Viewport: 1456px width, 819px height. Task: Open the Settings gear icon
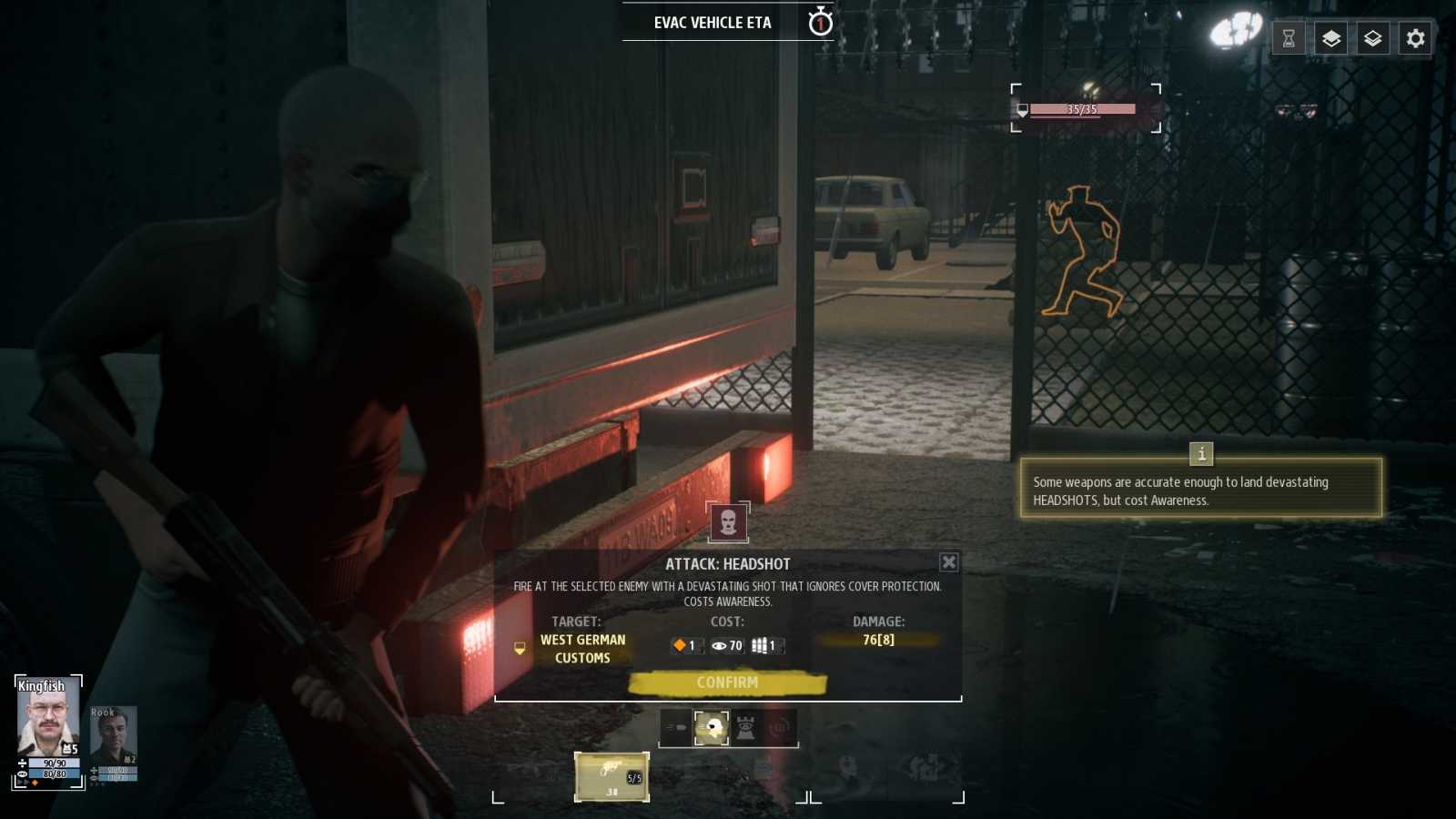[x=1415, y=39]
